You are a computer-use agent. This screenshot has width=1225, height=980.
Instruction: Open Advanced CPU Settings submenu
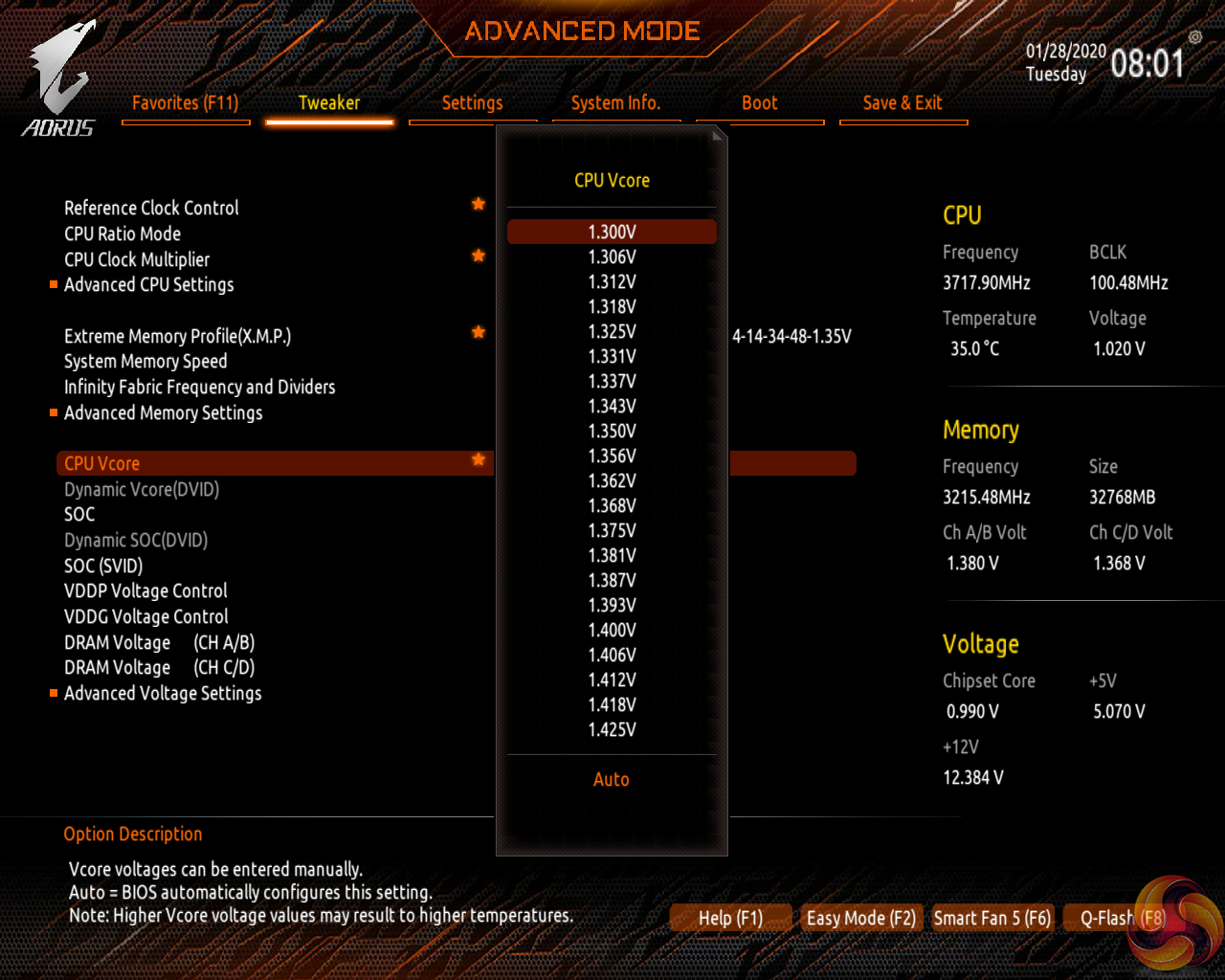(x=148, y=285)
